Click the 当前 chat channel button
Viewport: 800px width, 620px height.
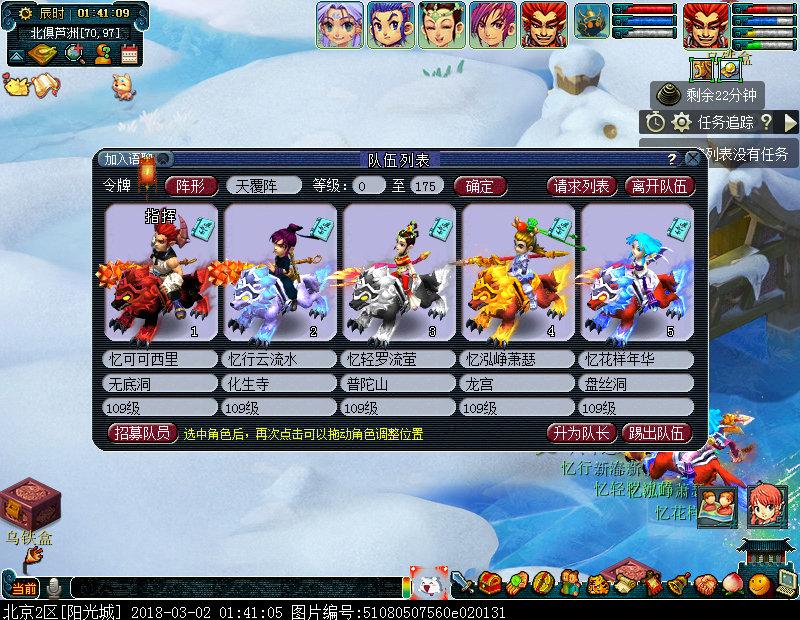pyautogui.click(x=25, y=588)
